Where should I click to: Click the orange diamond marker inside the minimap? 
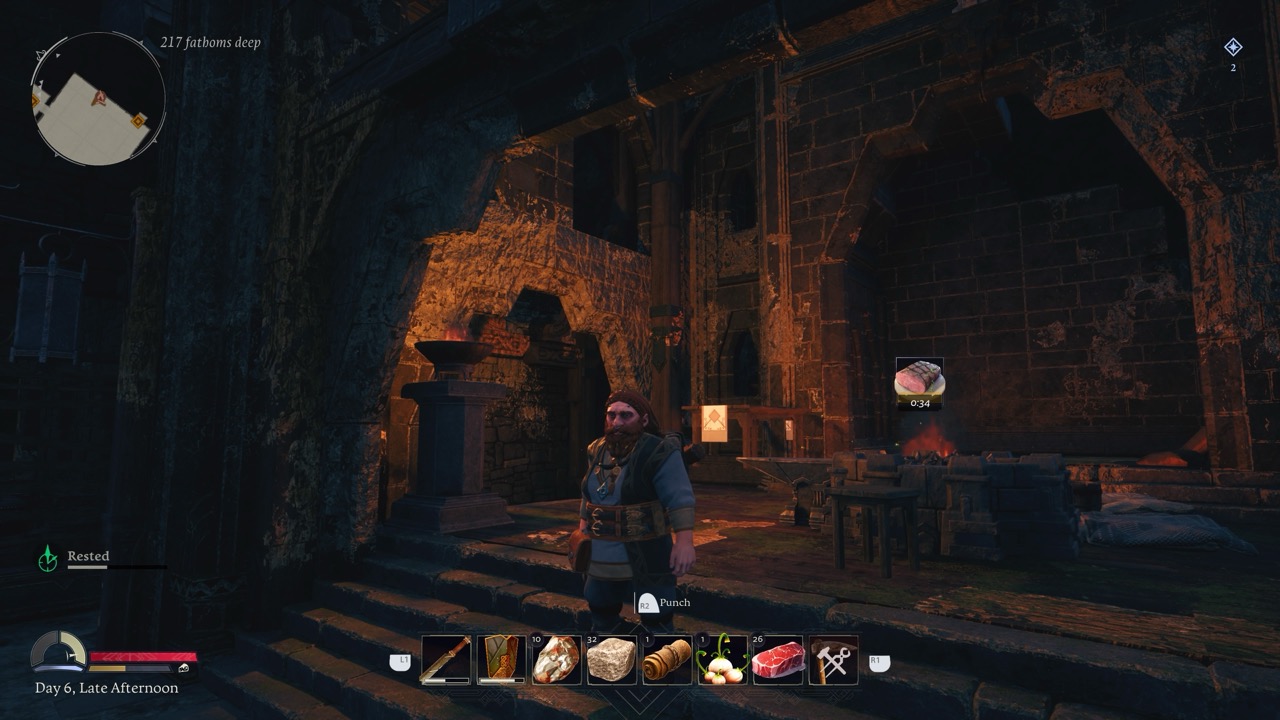pos(138,121)
